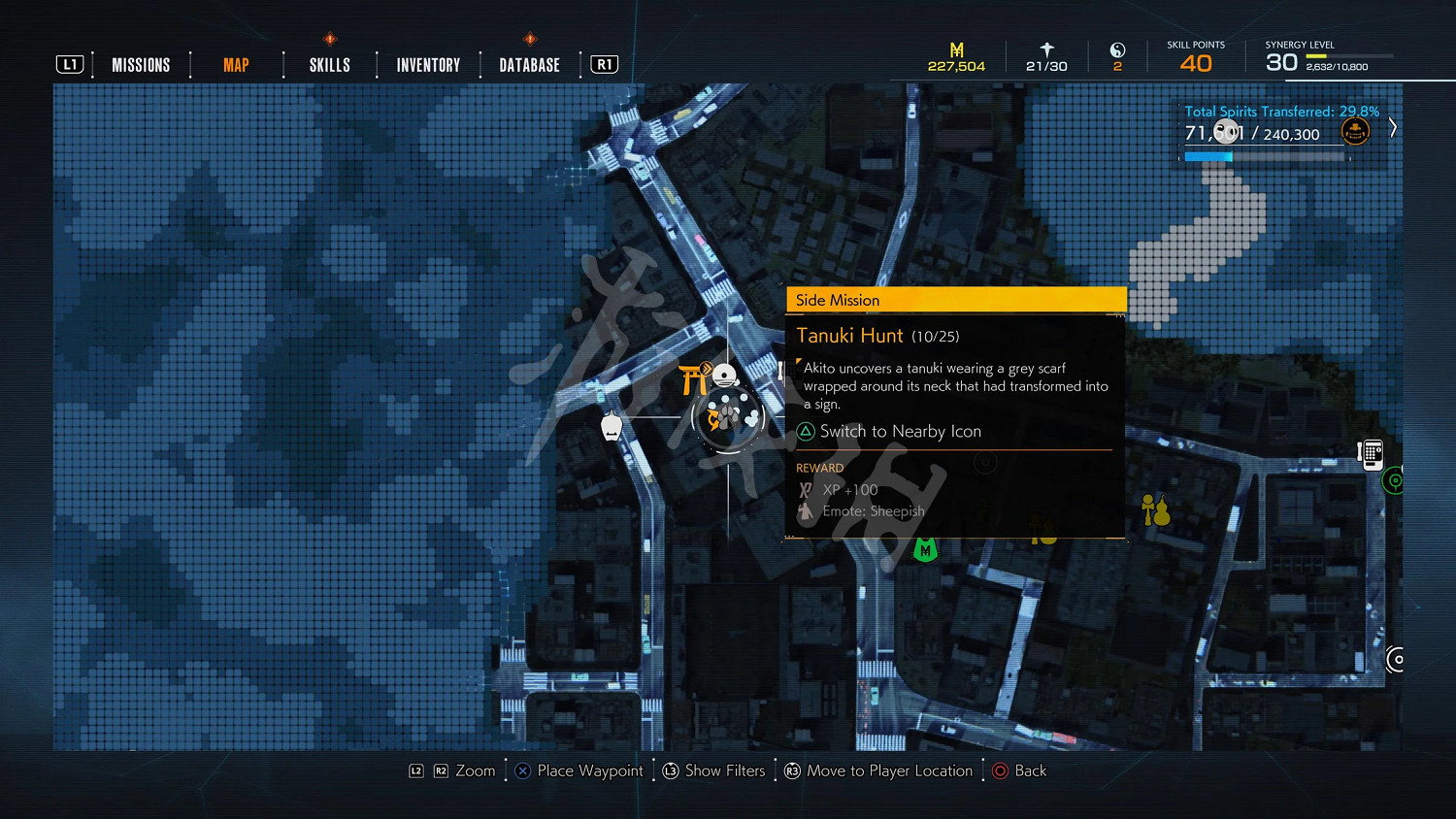Viewport: 1456px width, 819px height.
Task: Select the green ring marker at map edge
Action: click(1395, 480)
